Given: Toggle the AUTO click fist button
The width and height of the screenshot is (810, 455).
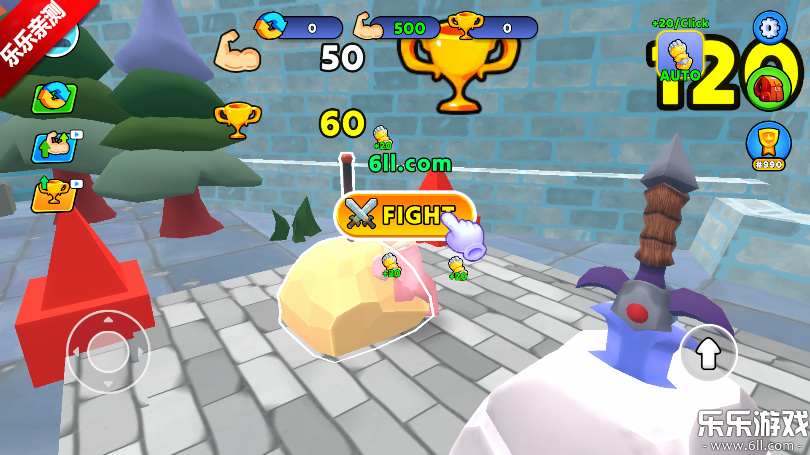Looking at the screenshot, I should click(x=680, y=56).
